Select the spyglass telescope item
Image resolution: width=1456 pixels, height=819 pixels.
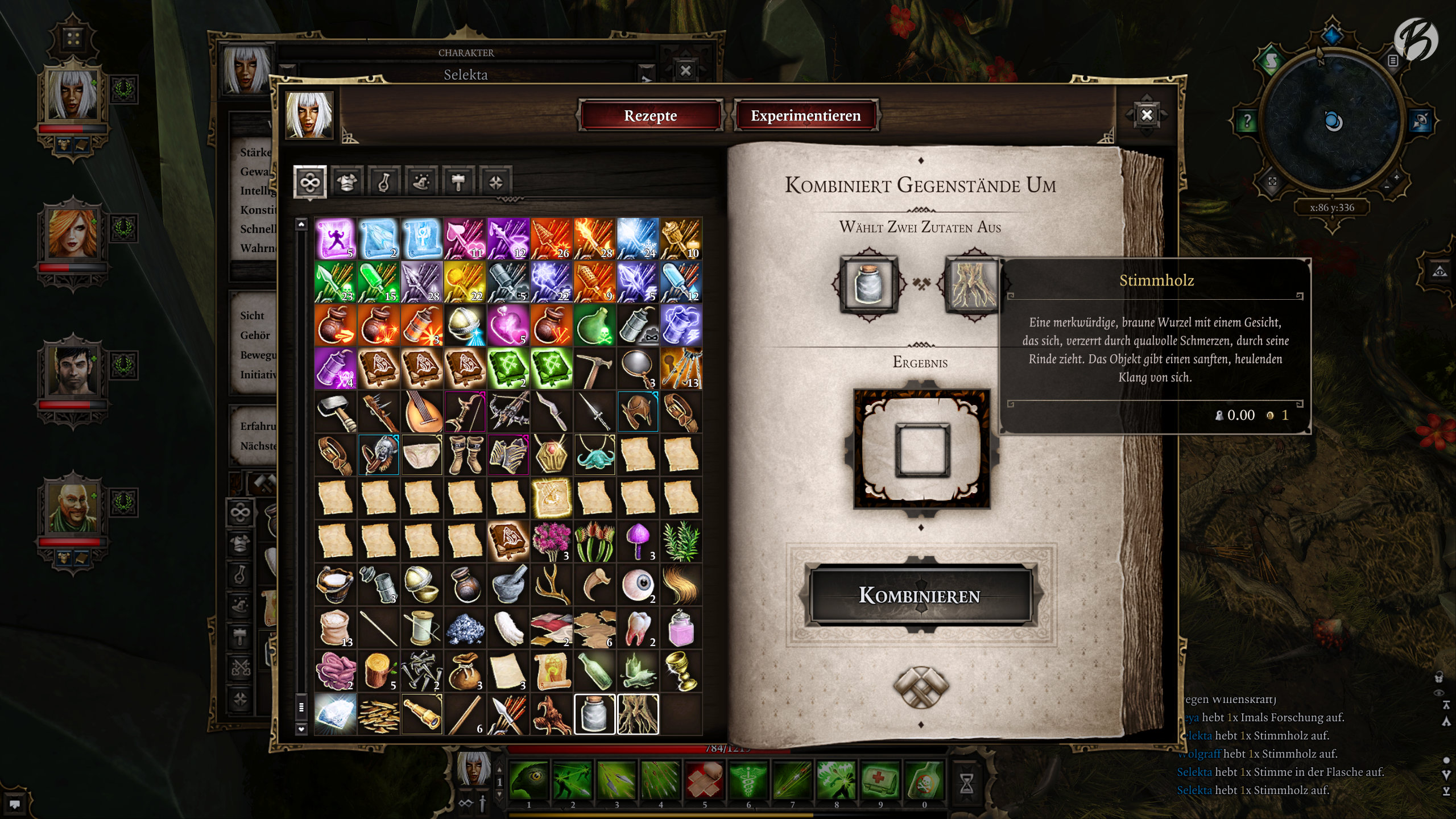pos(422,714)
